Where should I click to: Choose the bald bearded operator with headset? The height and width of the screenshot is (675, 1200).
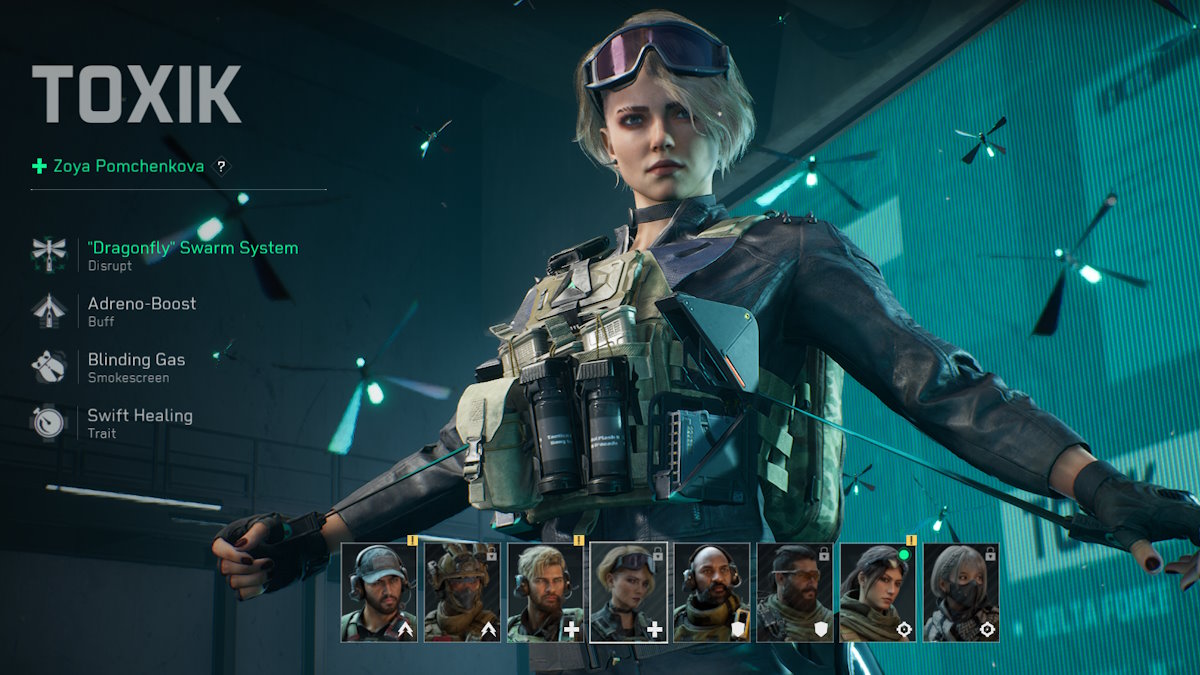(711, 592)
